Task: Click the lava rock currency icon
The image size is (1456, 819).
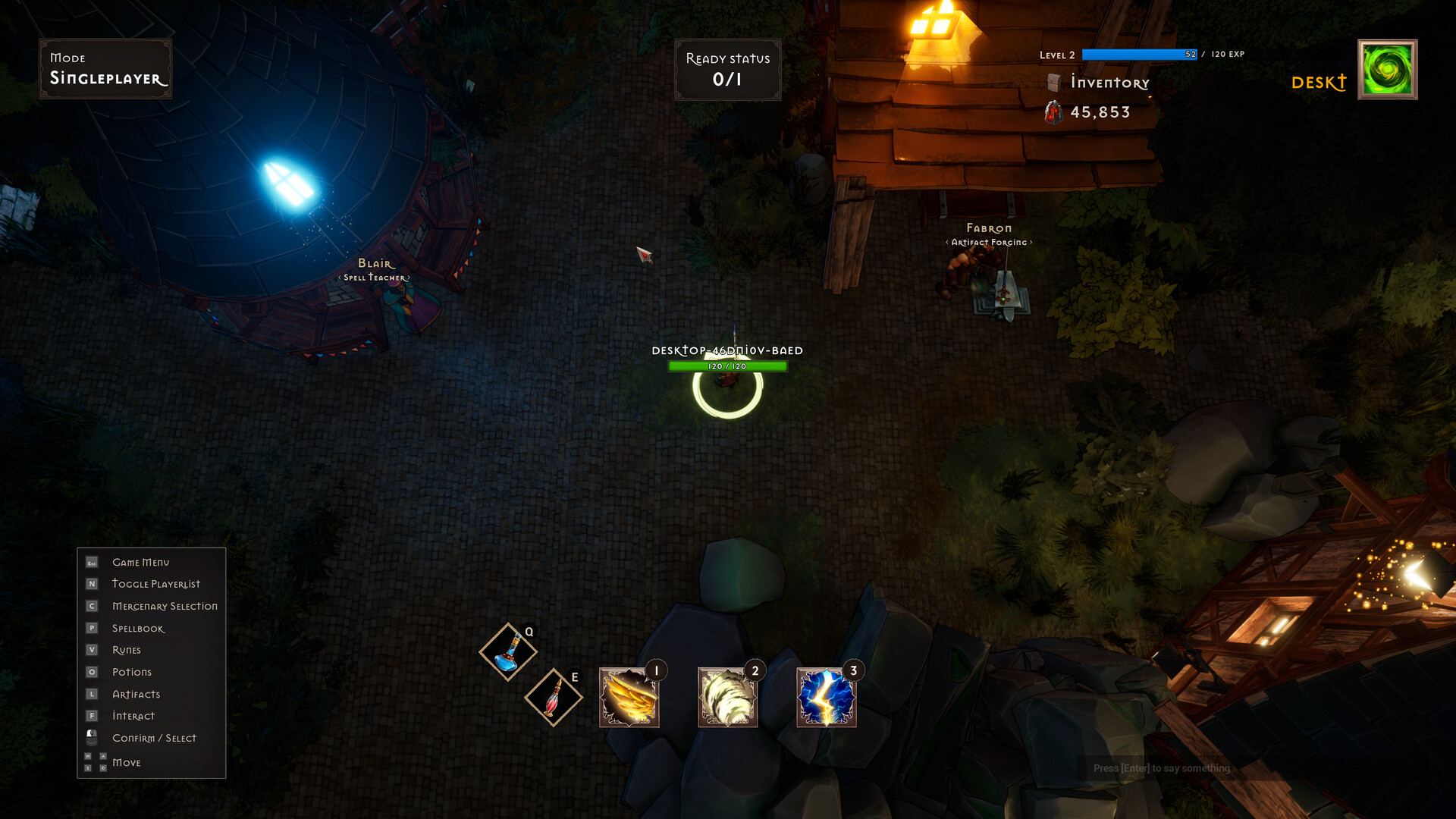Action: coord(1053,112)
